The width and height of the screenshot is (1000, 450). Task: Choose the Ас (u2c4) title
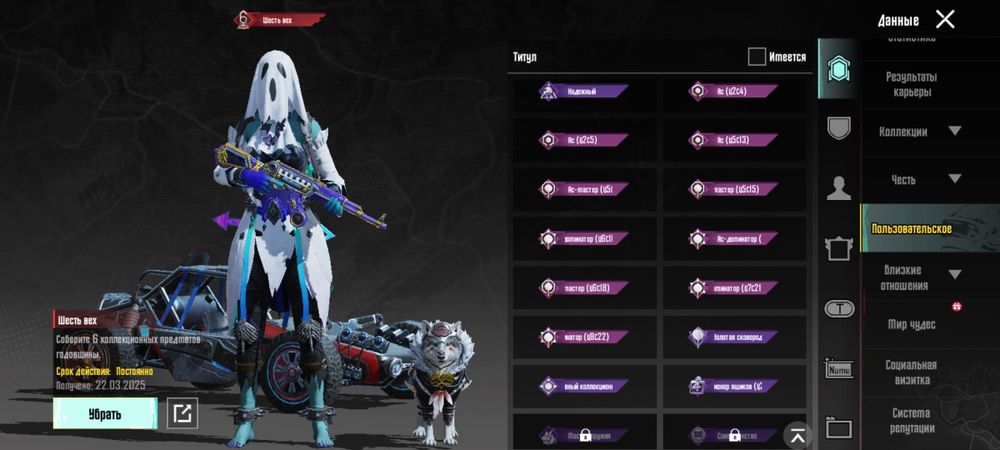733,91
